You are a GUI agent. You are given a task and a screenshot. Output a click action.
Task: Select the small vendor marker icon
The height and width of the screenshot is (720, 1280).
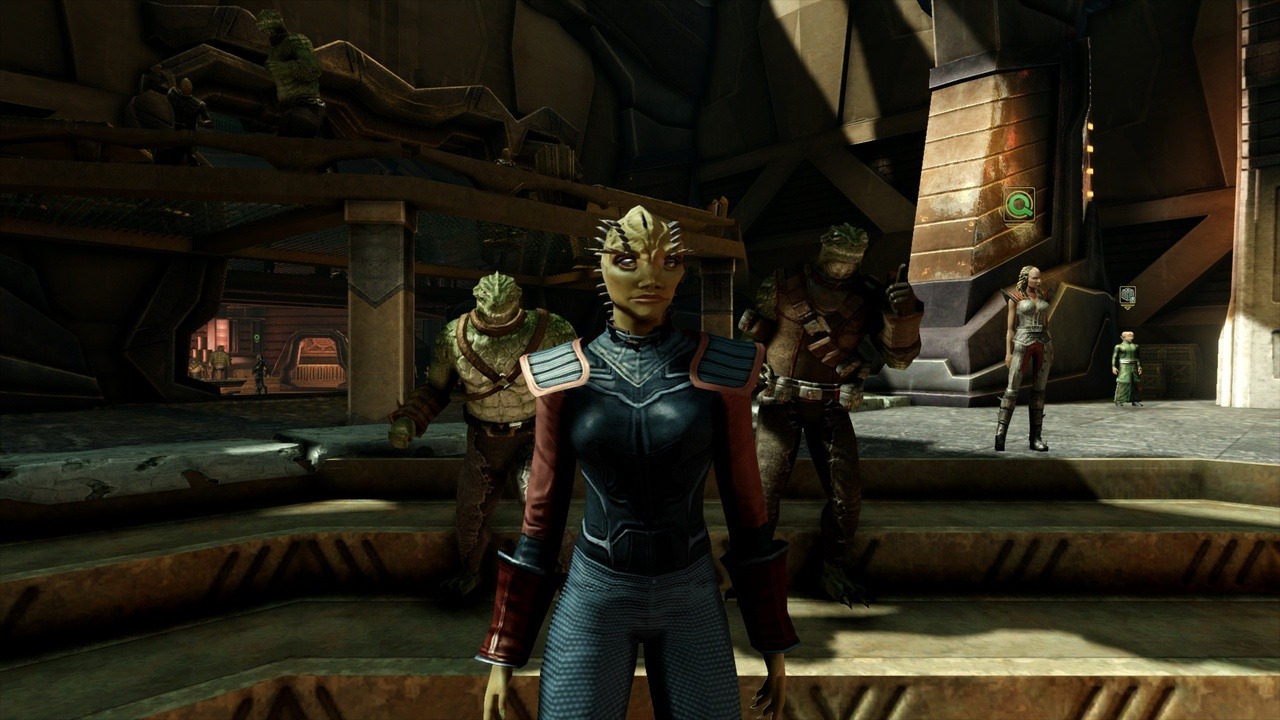click(1127, 295)
